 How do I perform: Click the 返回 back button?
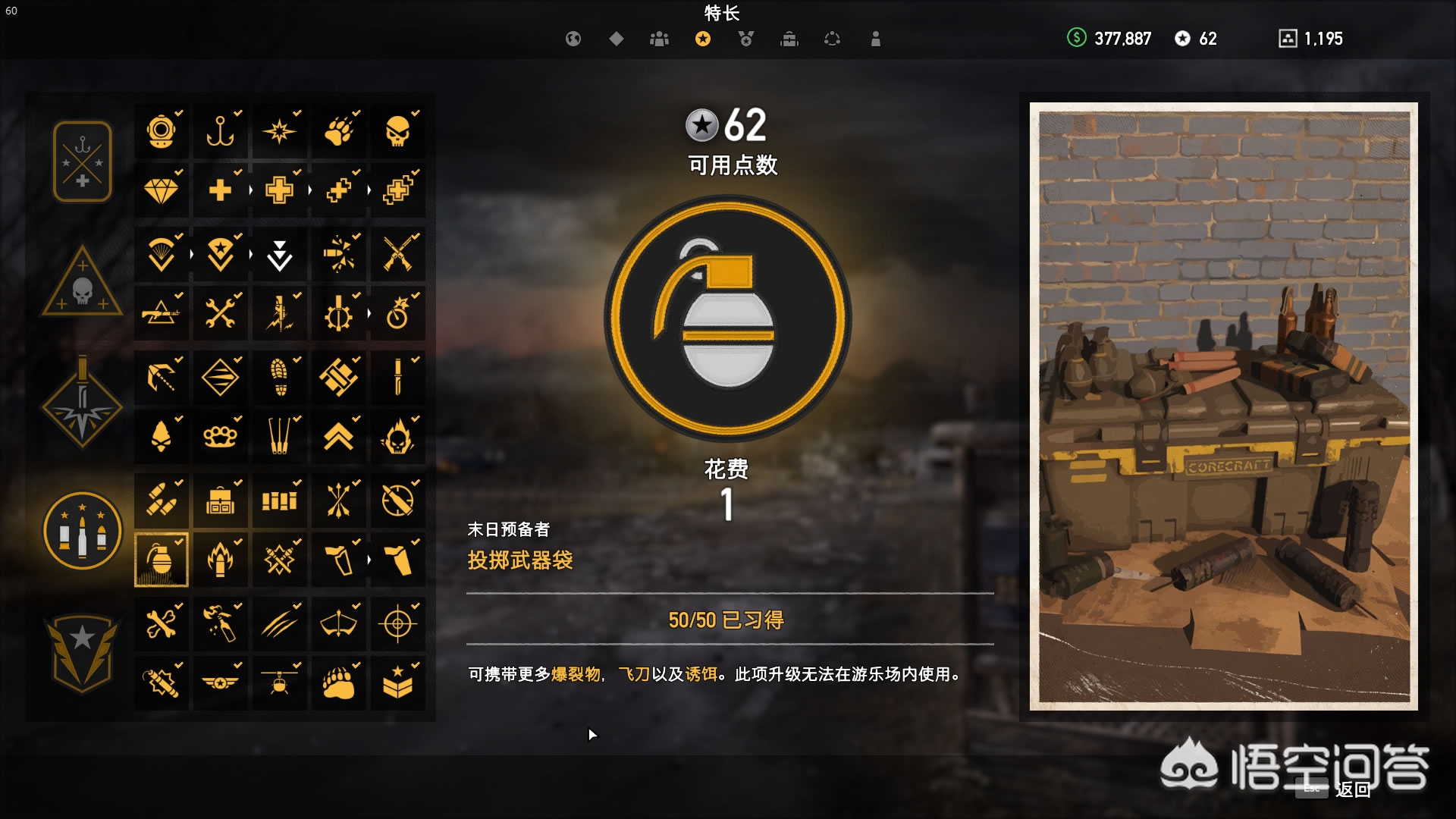click(x=1352, y=790)
